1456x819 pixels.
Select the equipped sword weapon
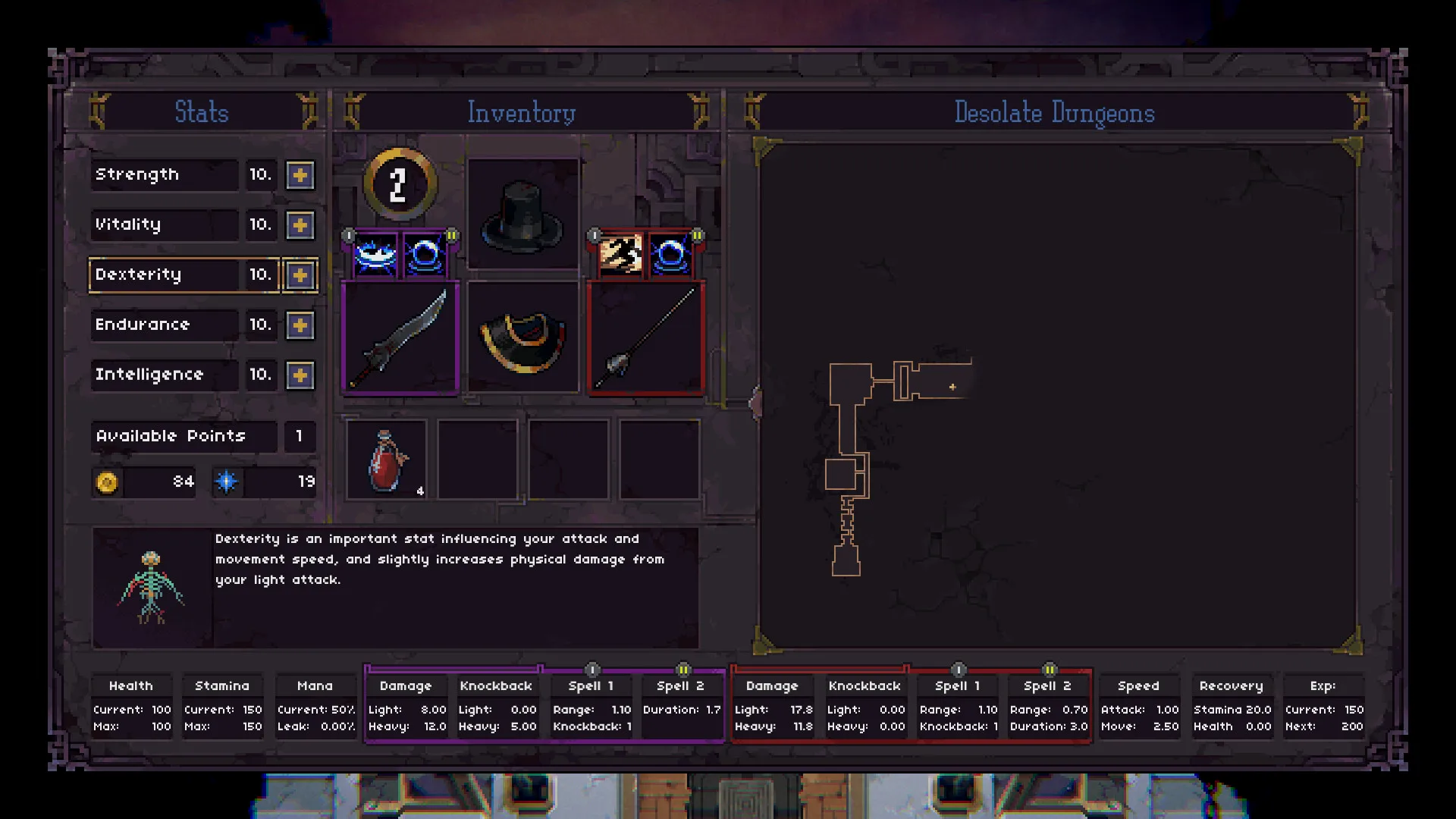(x=400, y=337)
